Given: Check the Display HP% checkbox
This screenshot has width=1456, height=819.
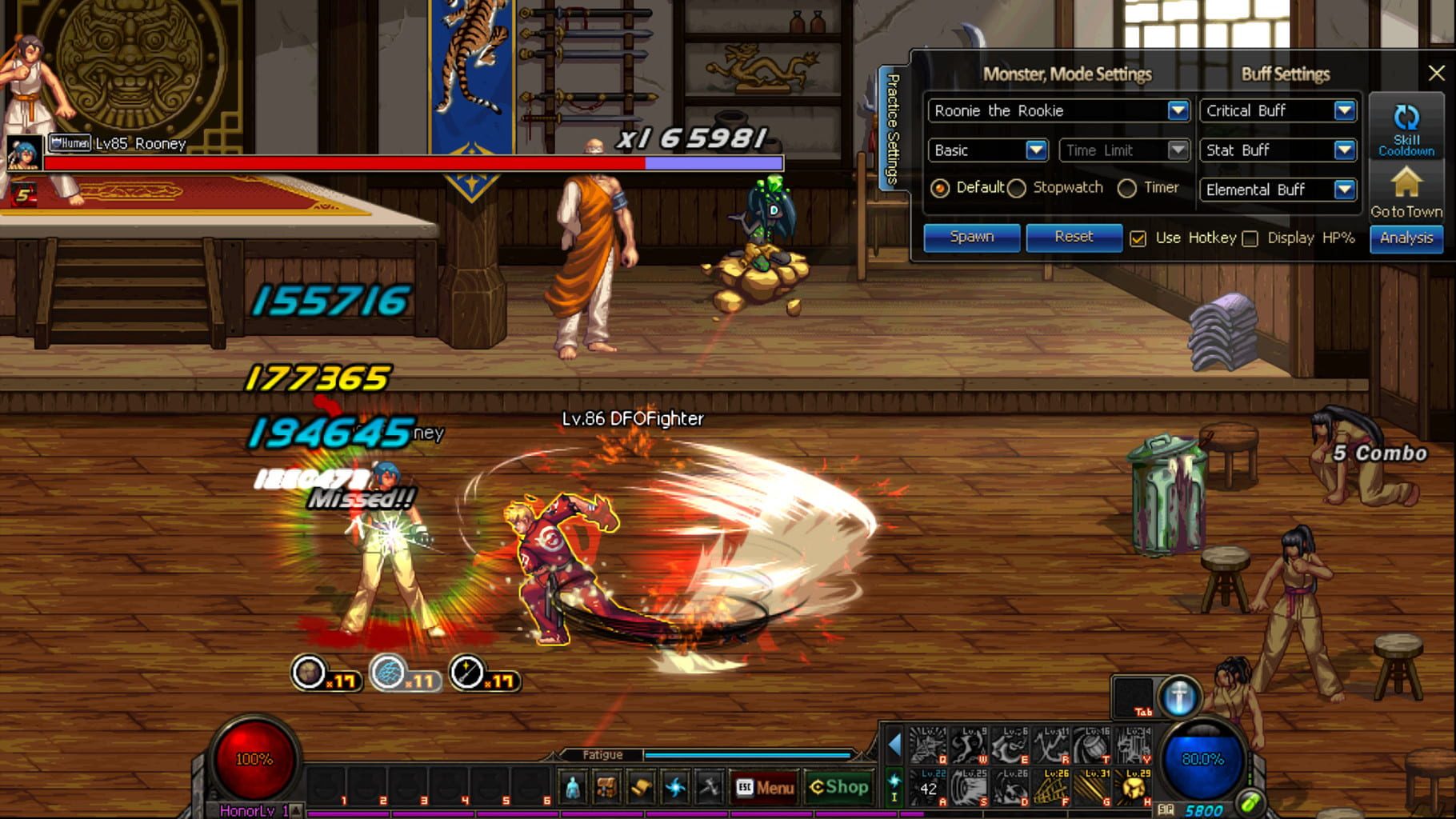Looking at the screenshot, I should [x=1249, y=238].
